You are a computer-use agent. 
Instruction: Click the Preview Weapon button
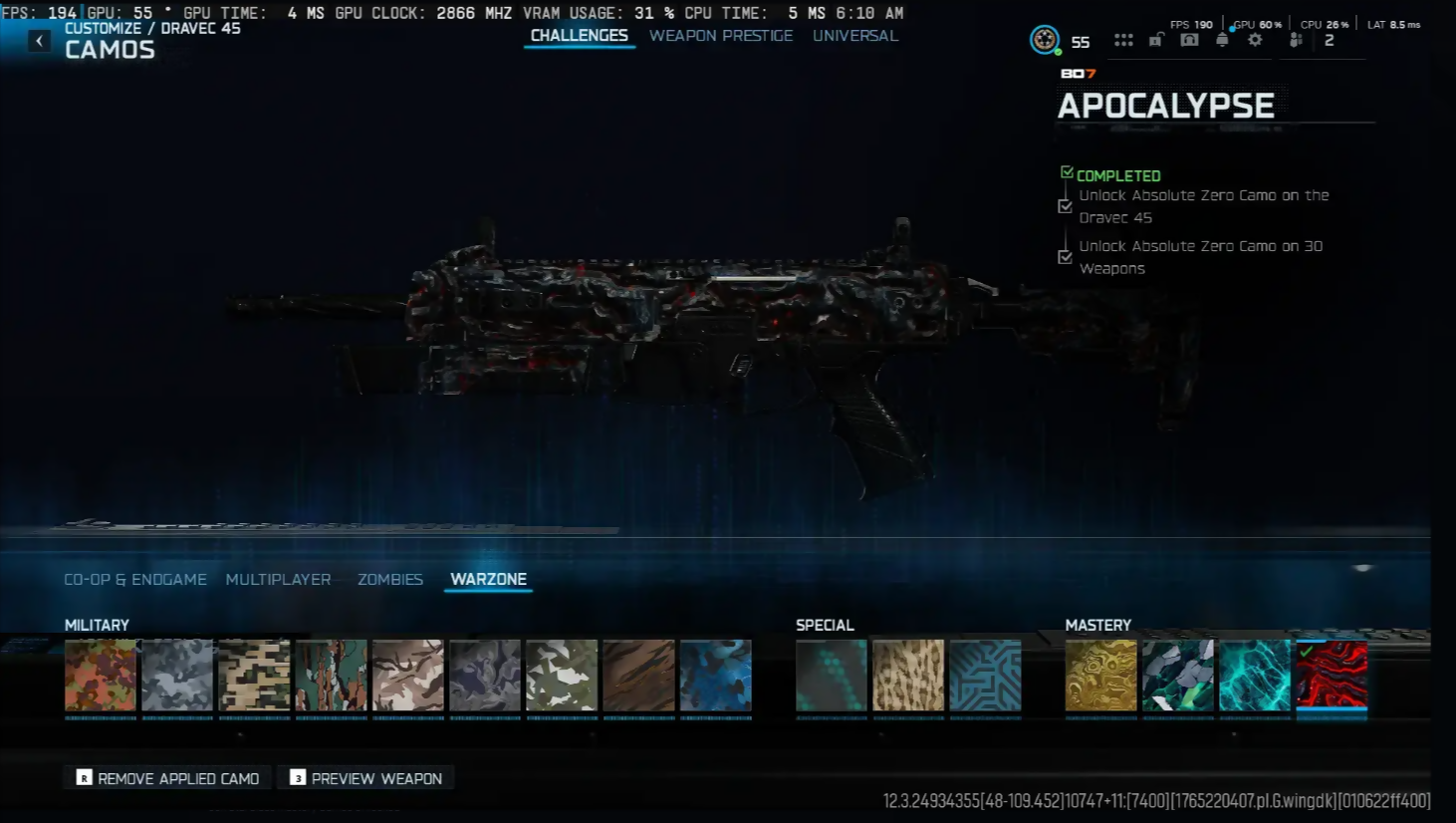365,778
